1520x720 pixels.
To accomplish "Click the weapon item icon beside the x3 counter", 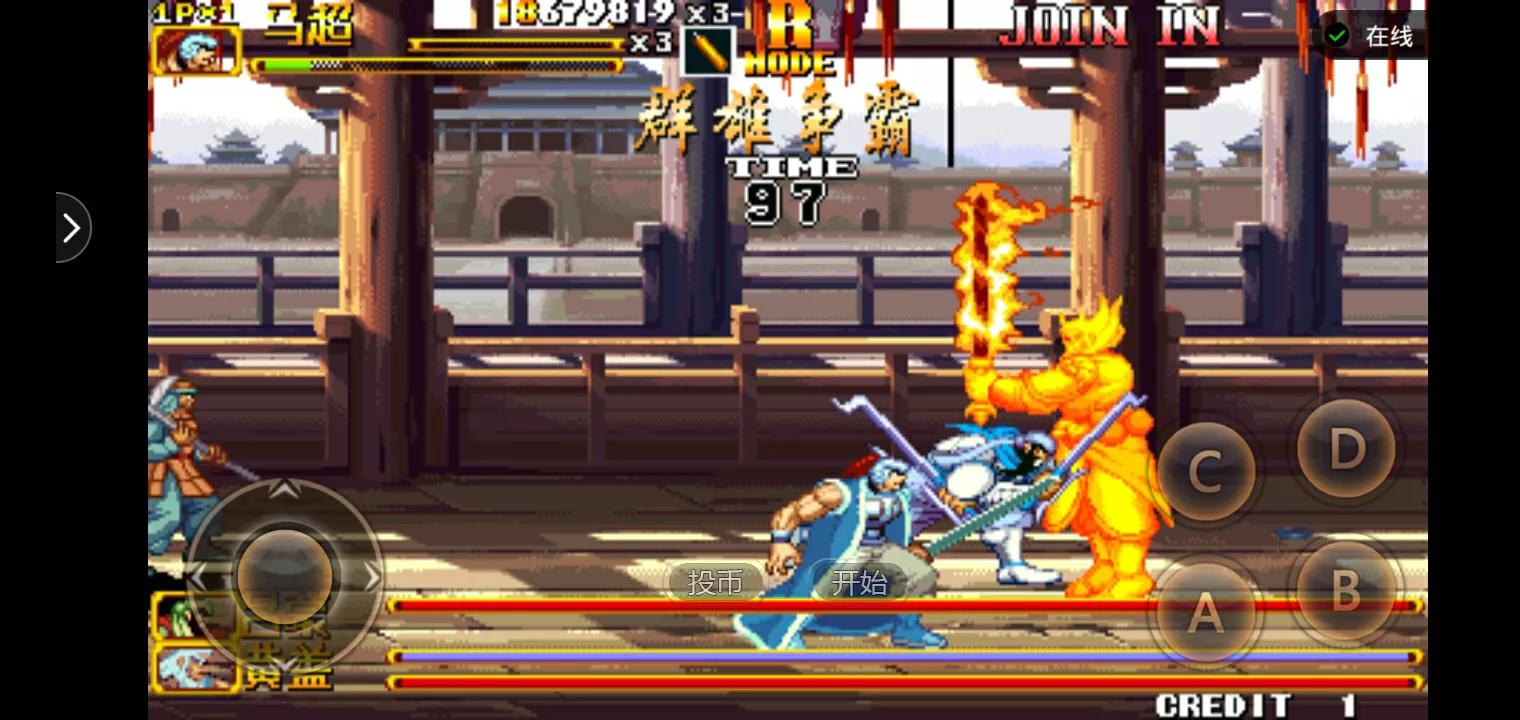I will [706, 50].
